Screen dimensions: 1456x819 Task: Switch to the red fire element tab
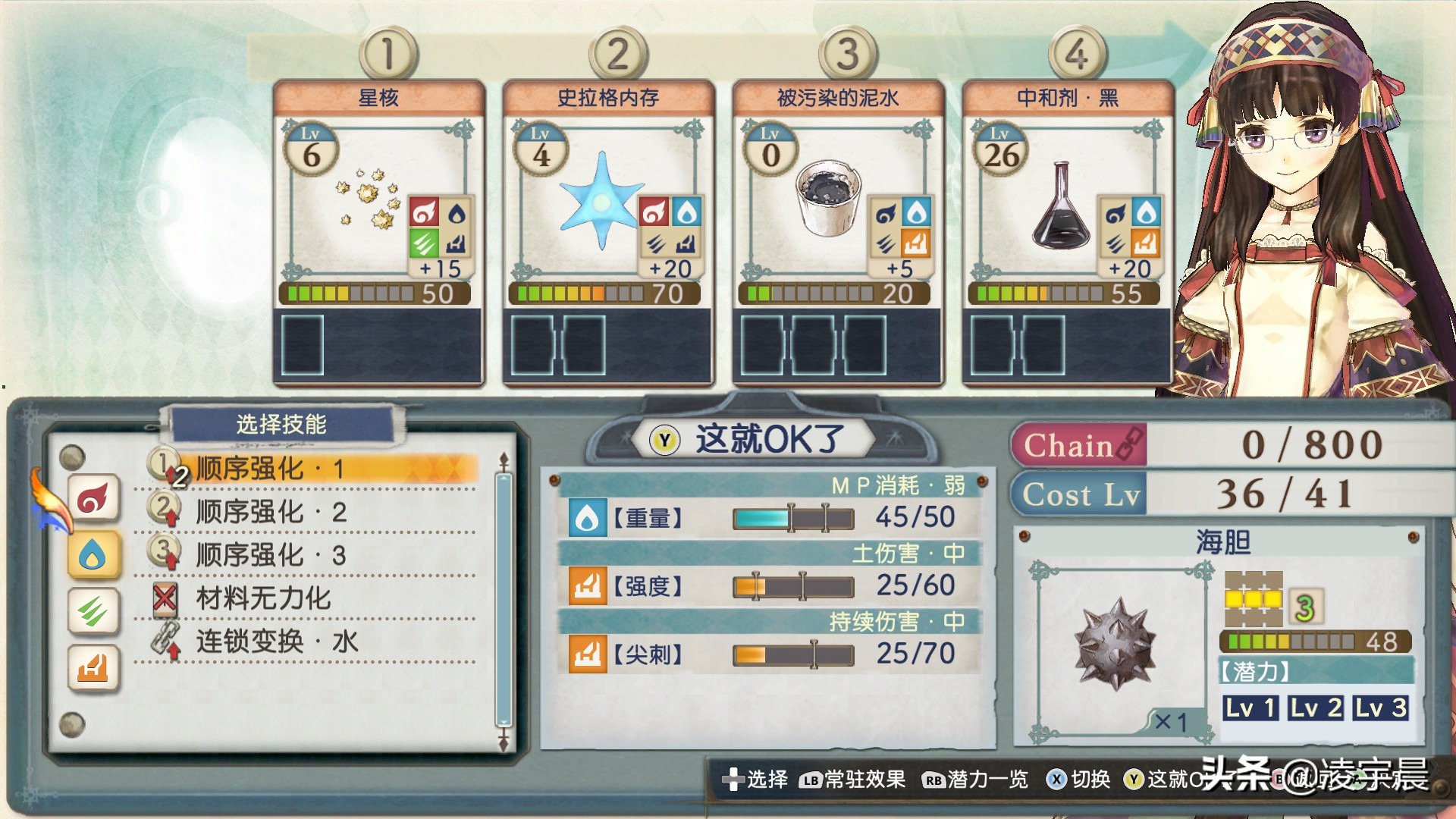pos(93,498)
